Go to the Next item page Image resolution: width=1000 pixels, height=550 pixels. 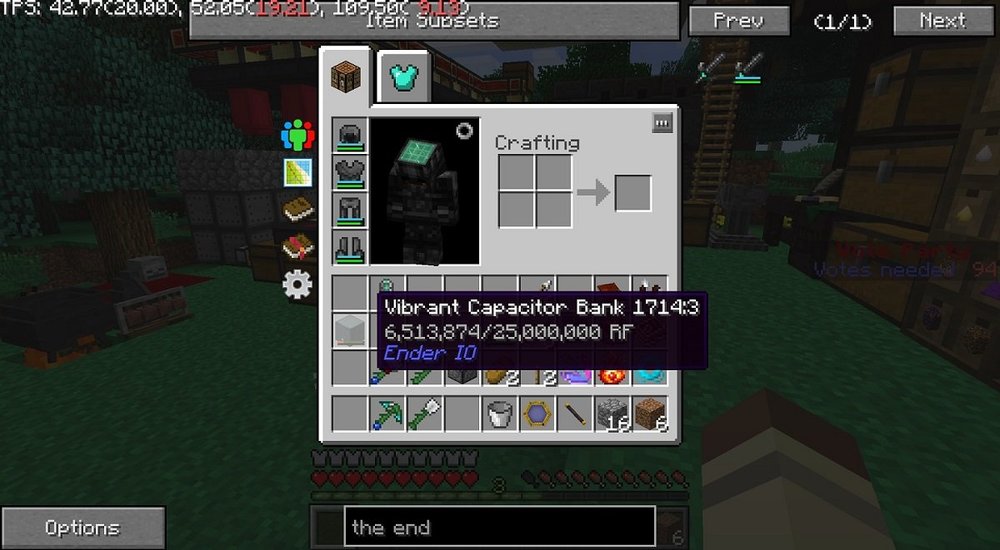click(x=943, y=21)
